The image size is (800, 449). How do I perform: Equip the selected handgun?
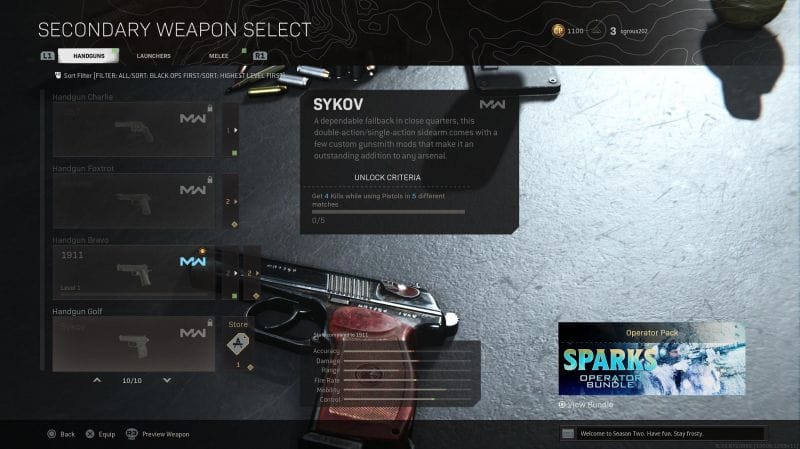pyautogui.click(x=100, y=434)
